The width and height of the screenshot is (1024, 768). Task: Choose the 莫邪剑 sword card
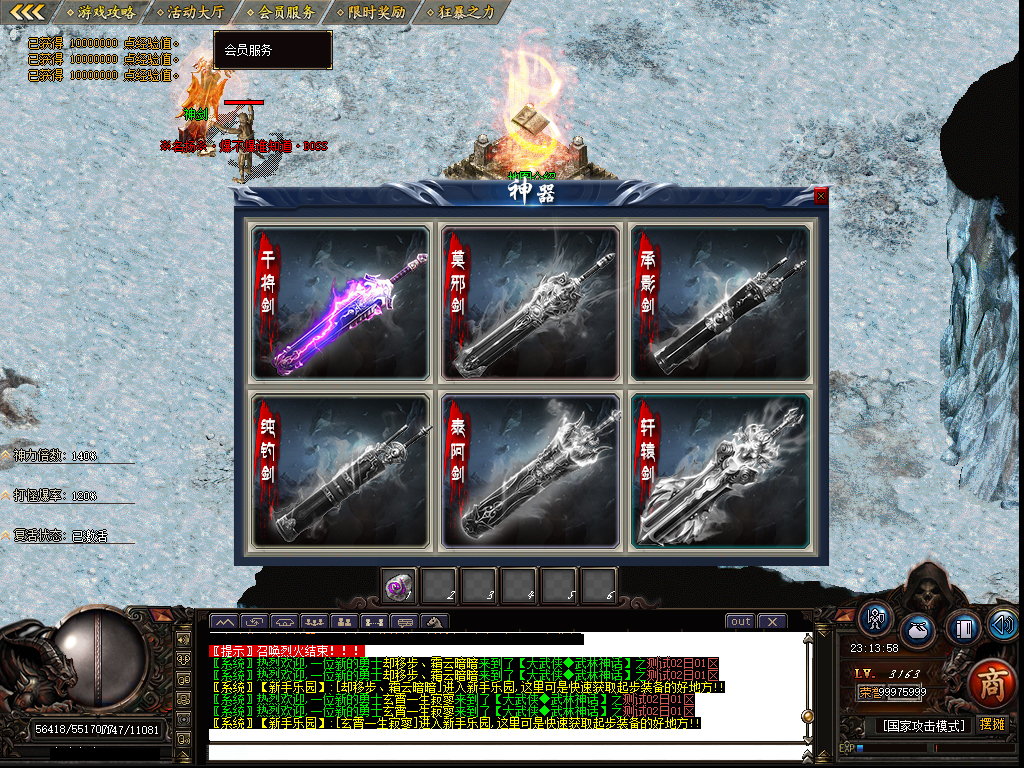(530, 303)
